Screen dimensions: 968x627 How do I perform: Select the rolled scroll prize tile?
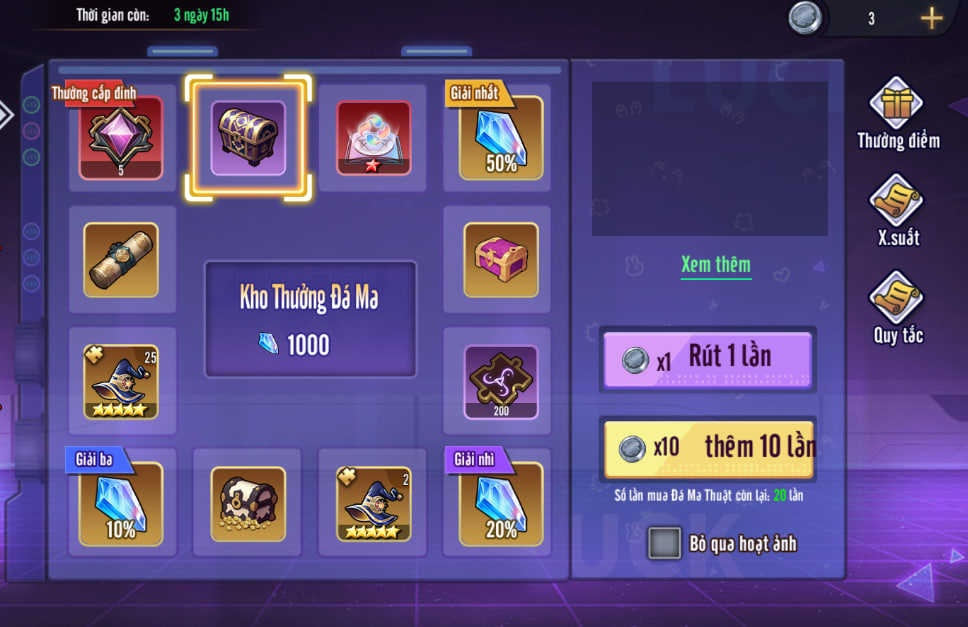point(122,260)
